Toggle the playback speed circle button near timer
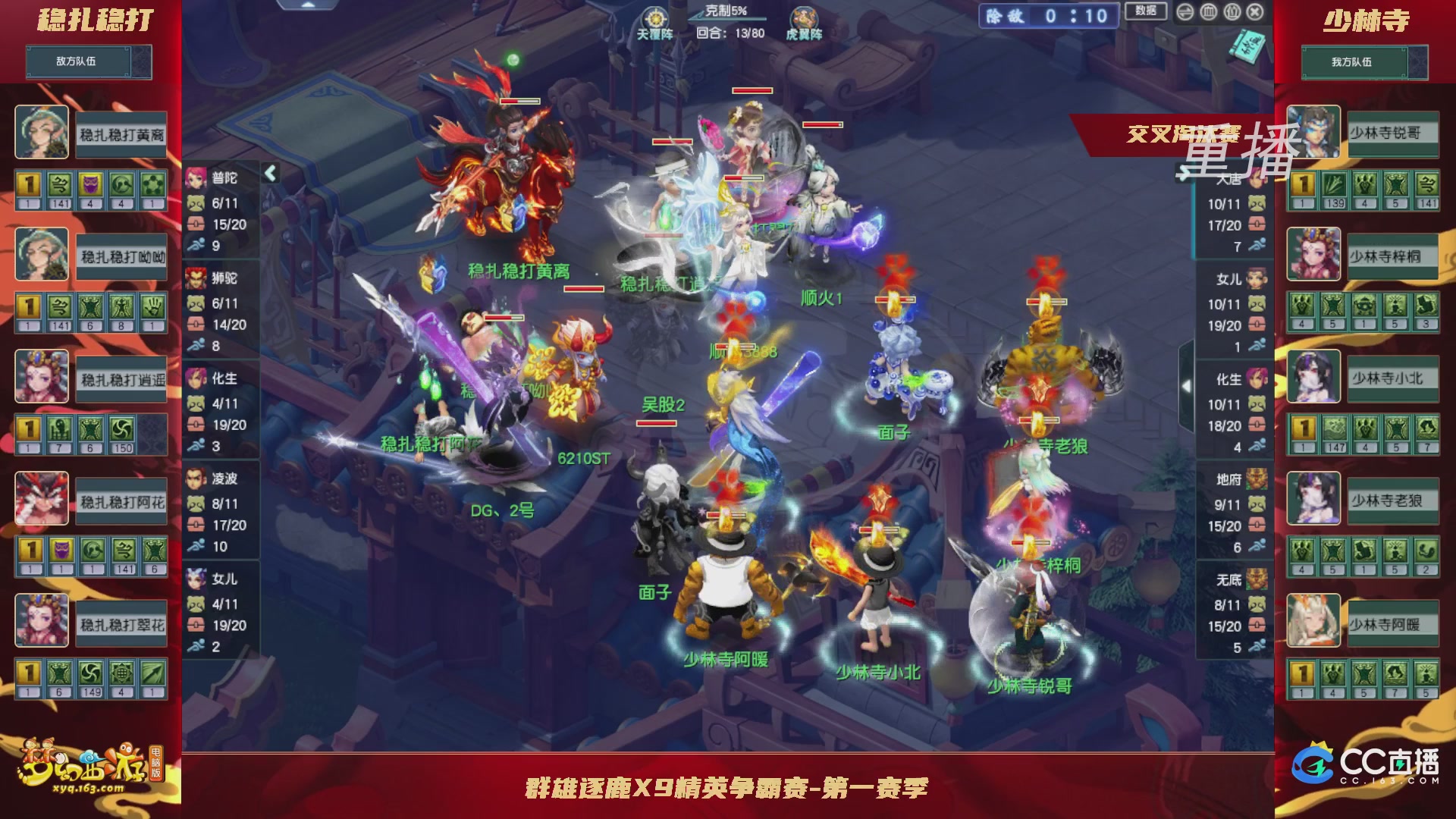This screenshot has height=819, width=1456. pyautogui.click(x=1185, y=12)
